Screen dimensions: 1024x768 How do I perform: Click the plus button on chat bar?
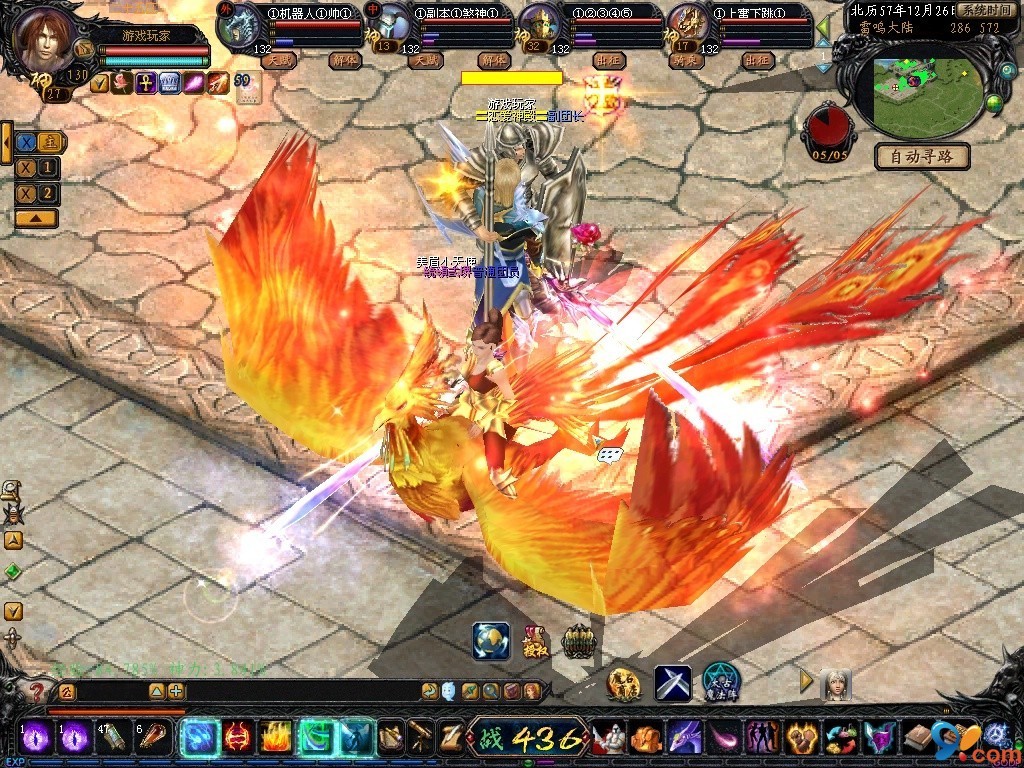tap(176, 691)
